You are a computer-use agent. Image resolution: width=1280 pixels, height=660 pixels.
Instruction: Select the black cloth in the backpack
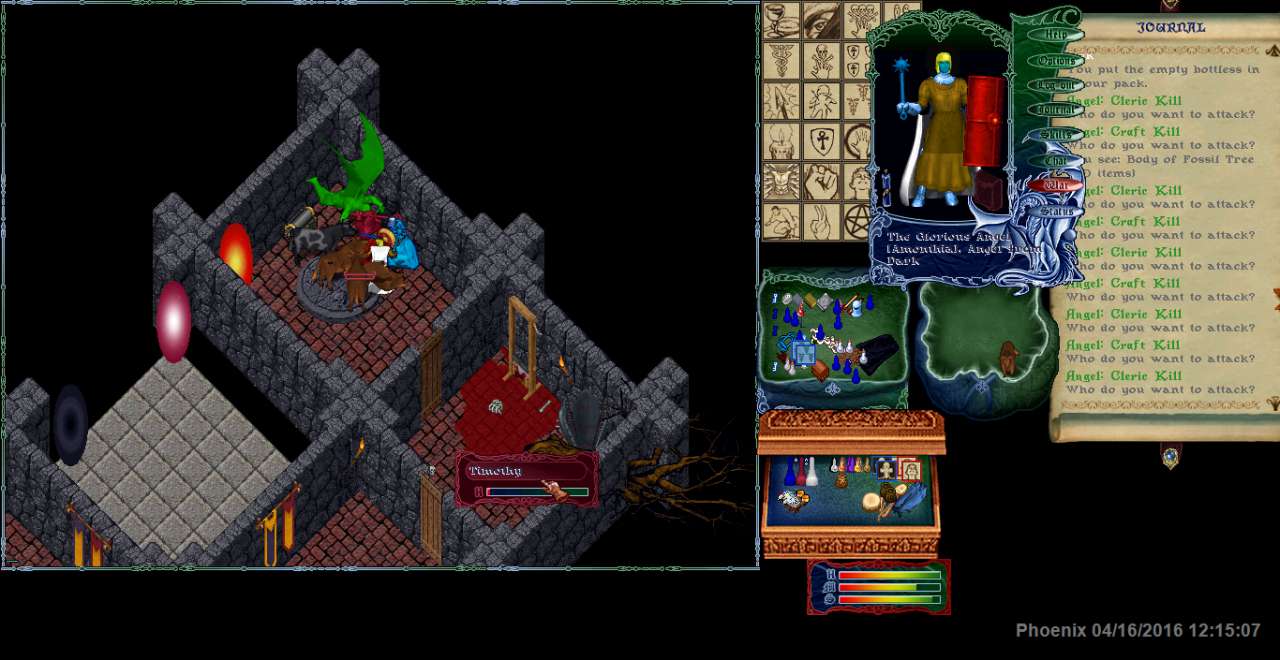pos(876,354)
